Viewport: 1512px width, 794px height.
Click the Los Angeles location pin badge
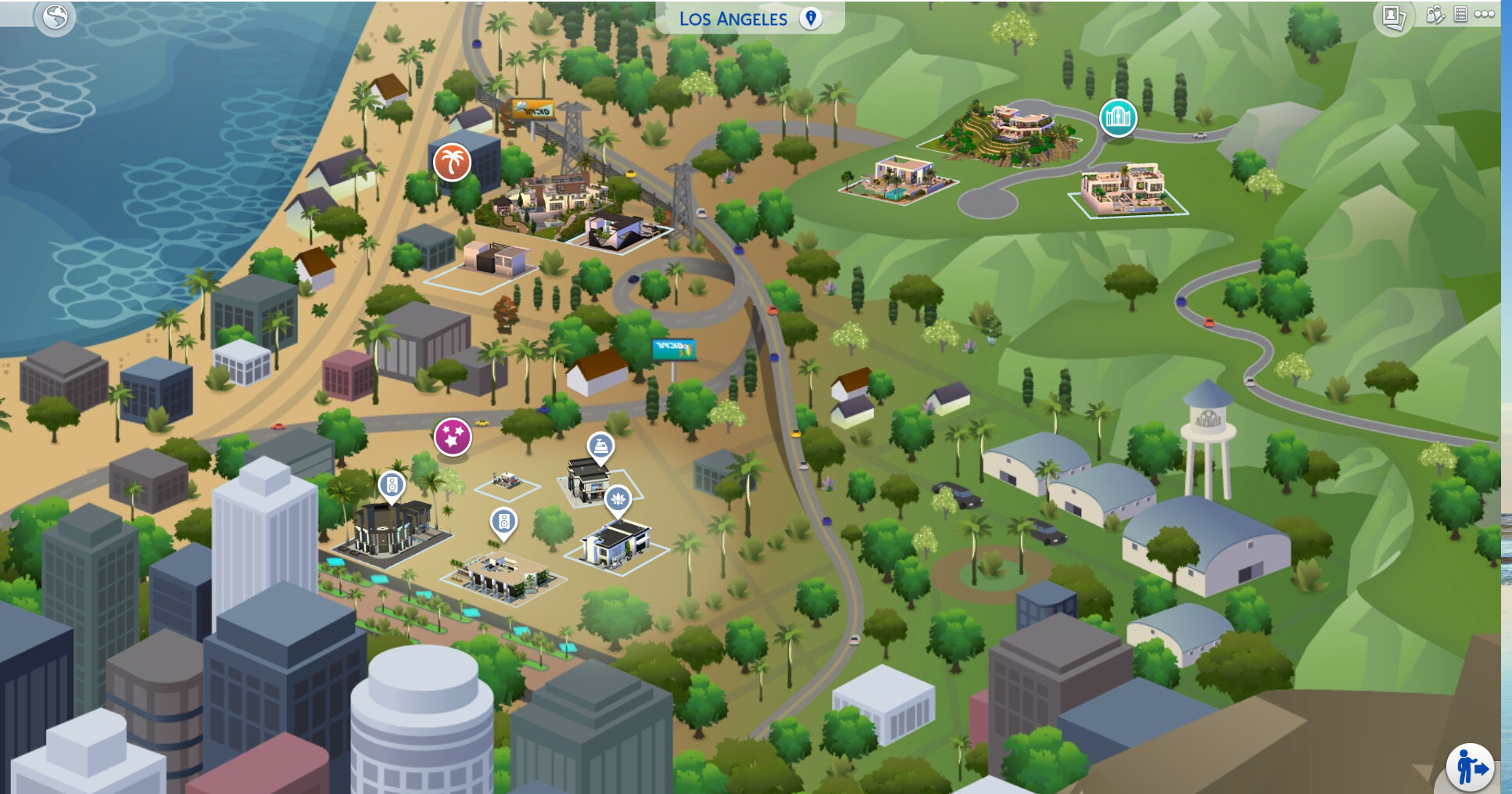pyautogui.click(x=810, y=20)
